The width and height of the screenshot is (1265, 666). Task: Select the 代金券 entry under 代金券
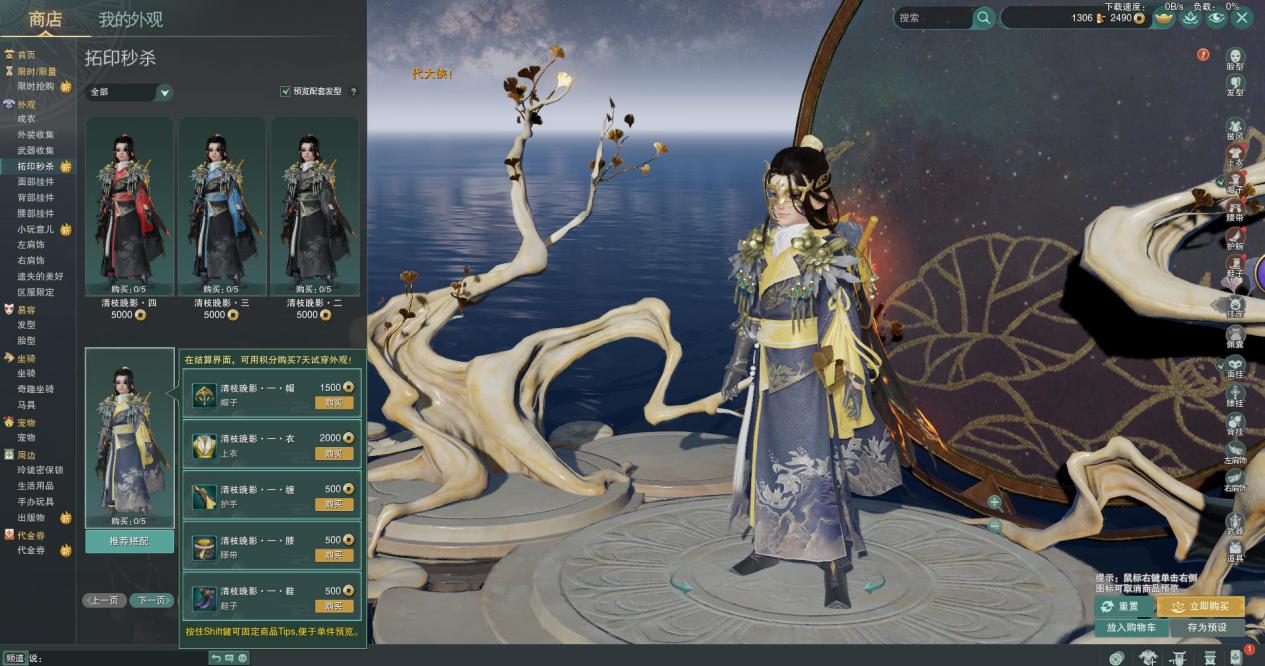tap(31, 550)
